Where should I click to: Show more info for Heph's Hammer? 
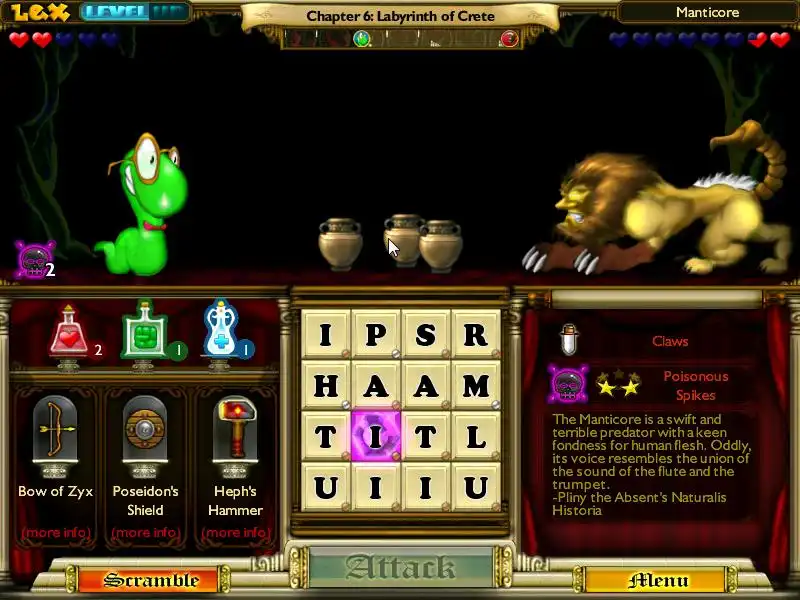pyautogui.click(x=235, y=532)
